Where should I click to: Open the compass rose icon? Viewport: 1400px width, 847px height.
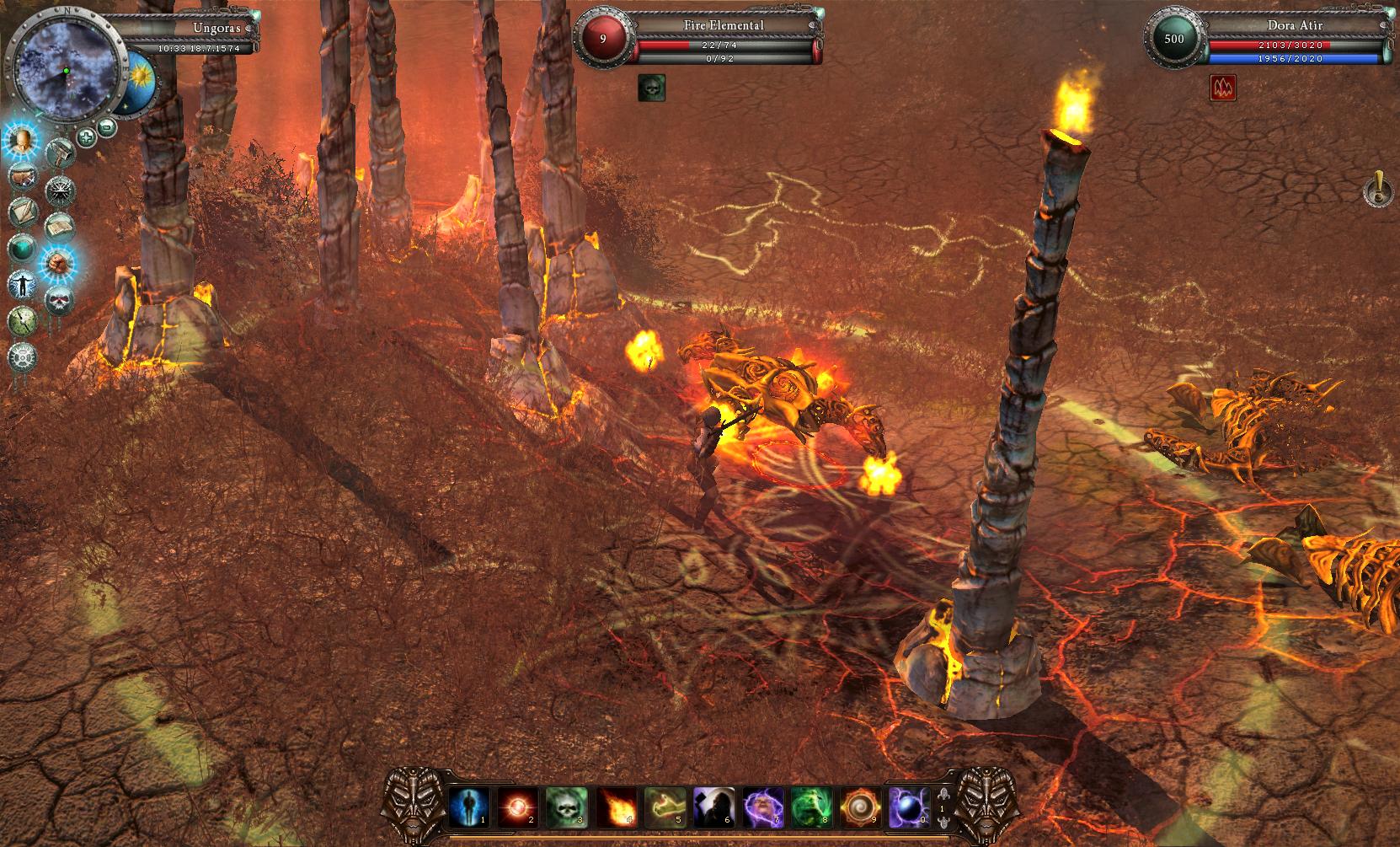tap(59, 189)
